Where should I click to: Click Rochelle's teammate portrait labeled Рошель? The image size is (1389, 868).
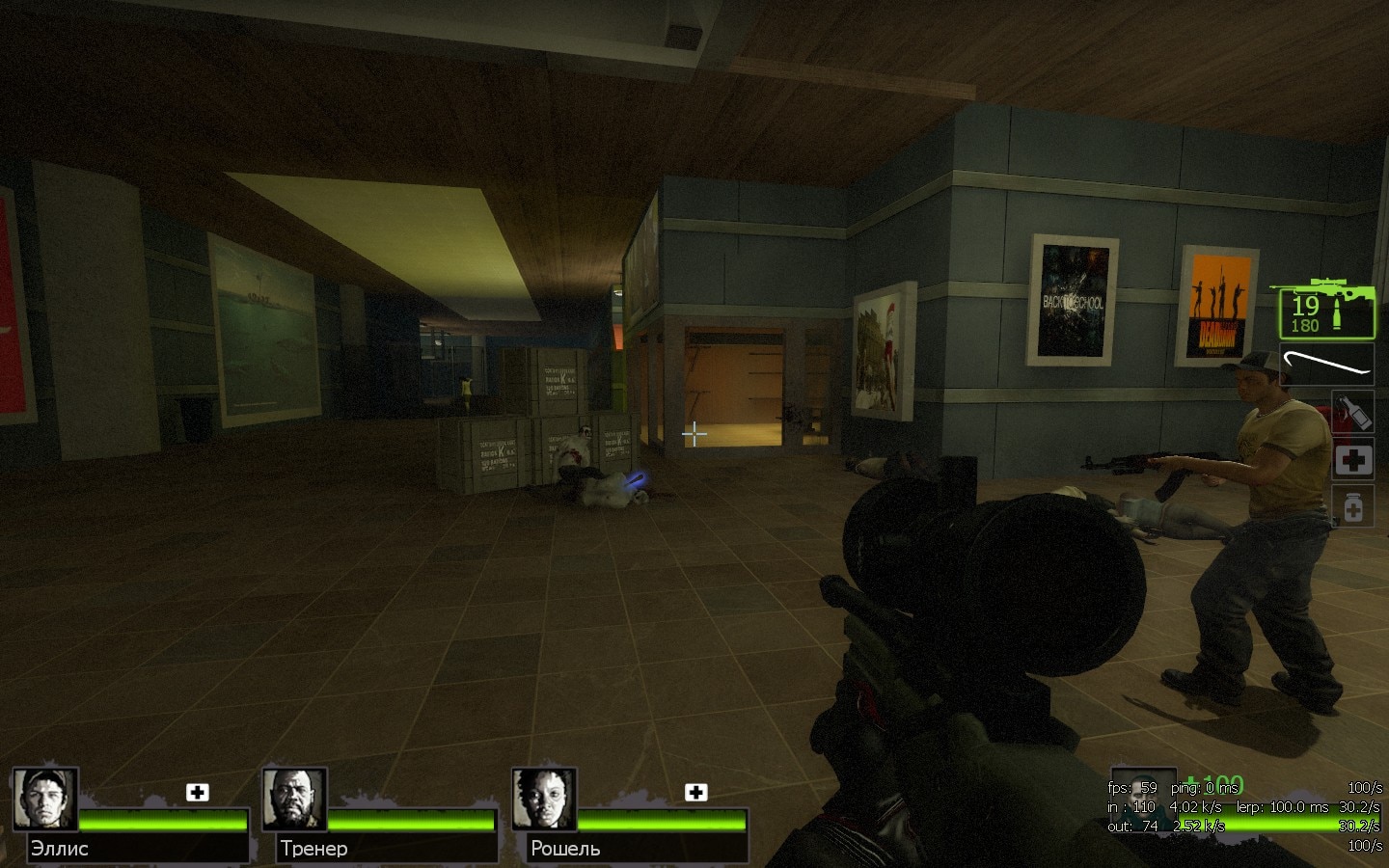(x=544, y=799)
